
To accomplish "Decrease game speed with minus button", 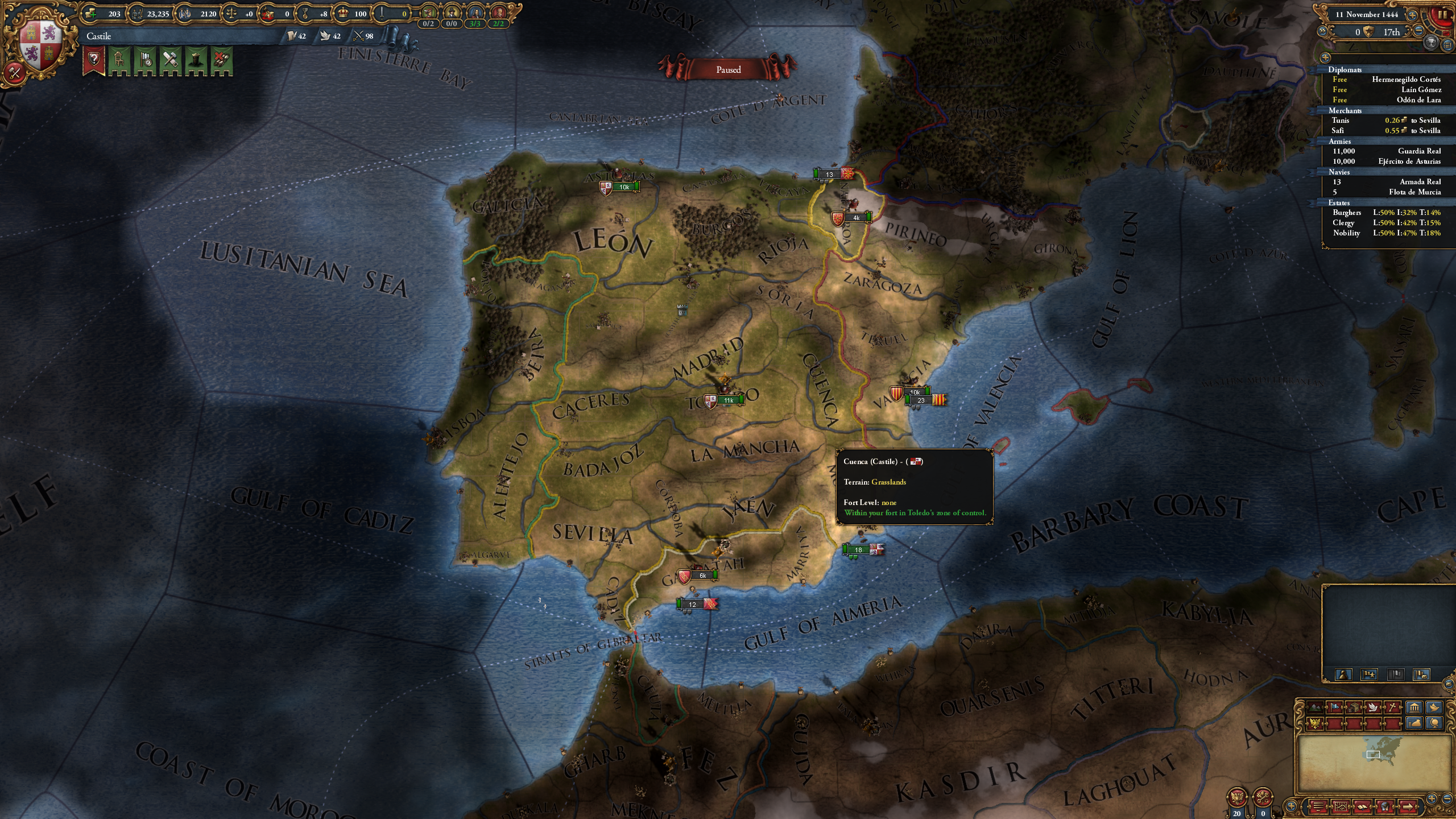I will tap(1419, 32).
